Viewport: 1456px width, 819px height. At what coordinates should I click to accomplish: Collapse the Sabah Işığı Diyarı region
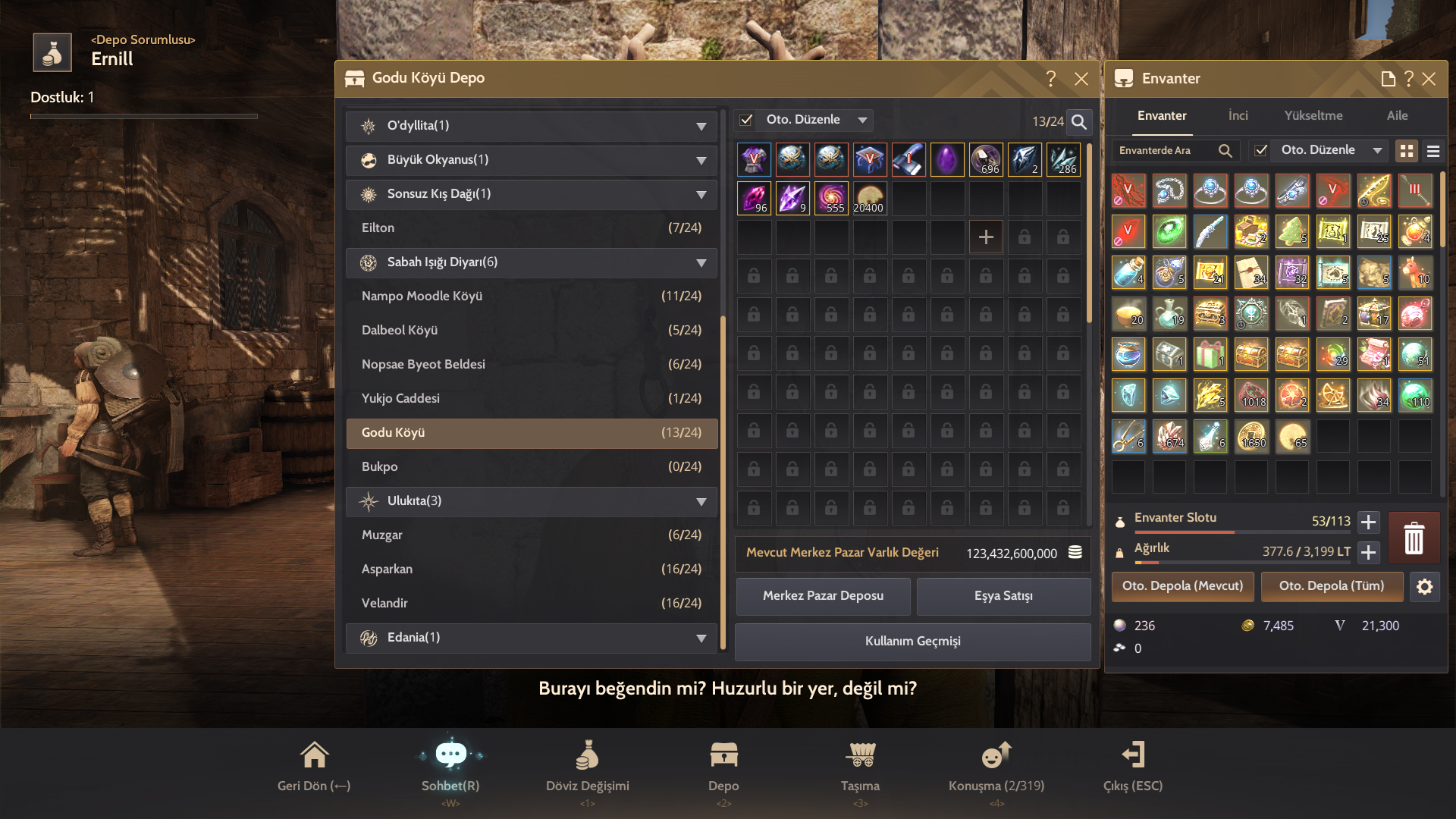pyautogui.click(x=701, y=262)
